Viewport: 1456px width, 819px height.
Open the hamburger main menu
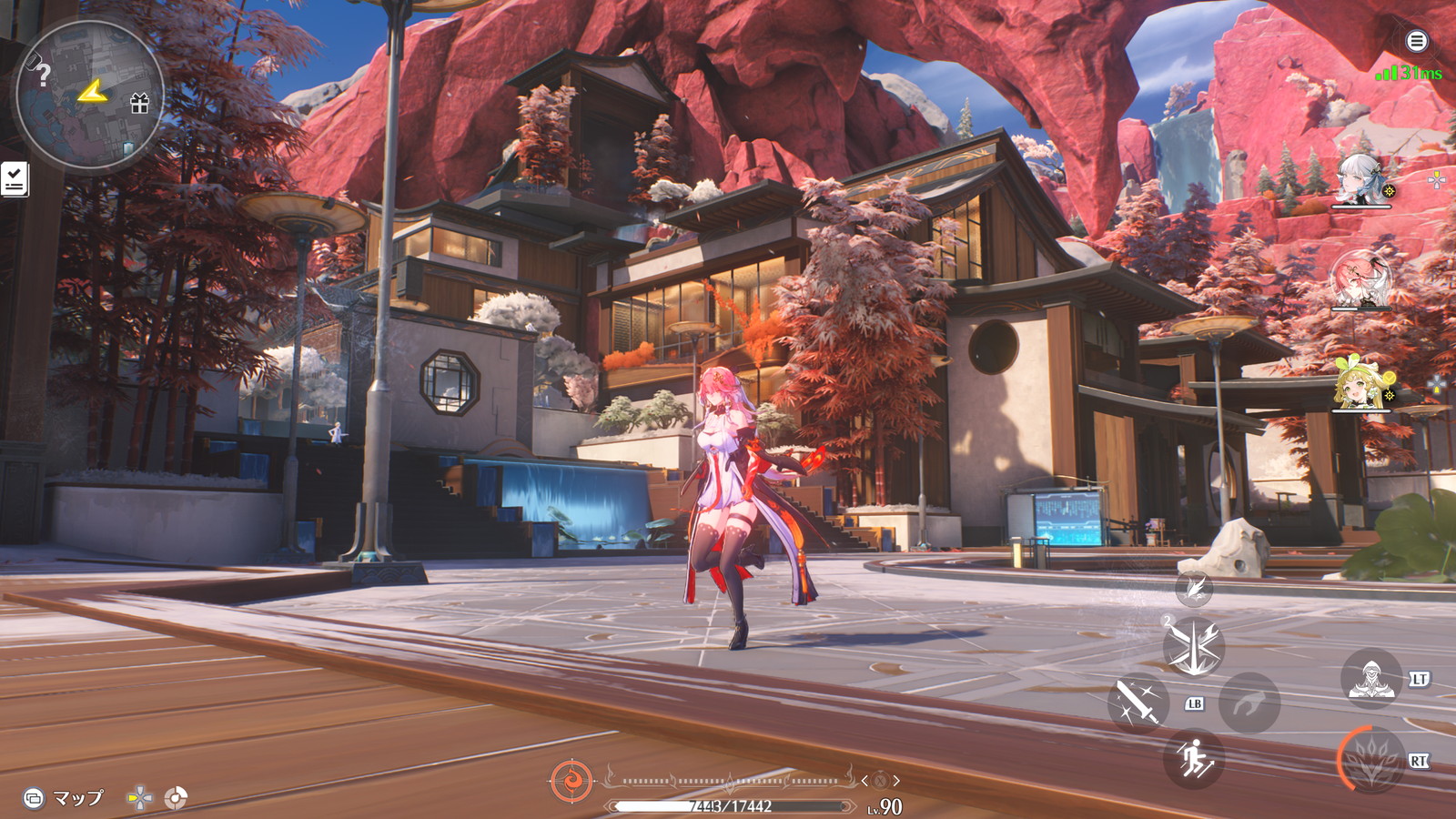pos(1416,41)
